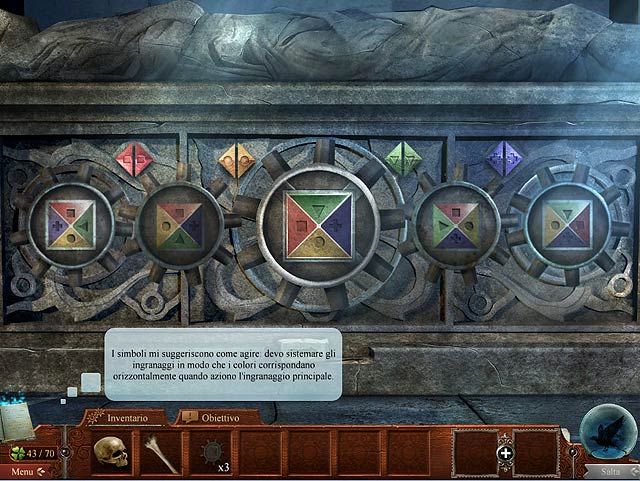Select the purple diamond symbol
This screenshot has height=481, width=640.
[506, 159]
